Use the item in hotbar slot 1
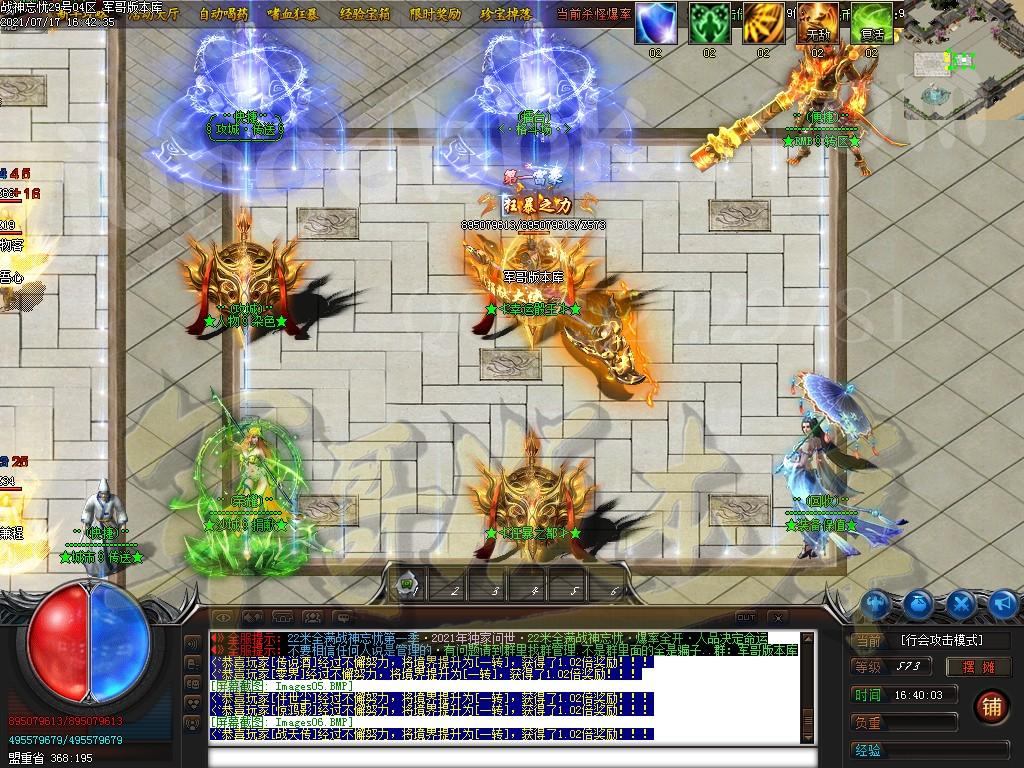The width and height of the screenshot is (1024, 768). 410,588
